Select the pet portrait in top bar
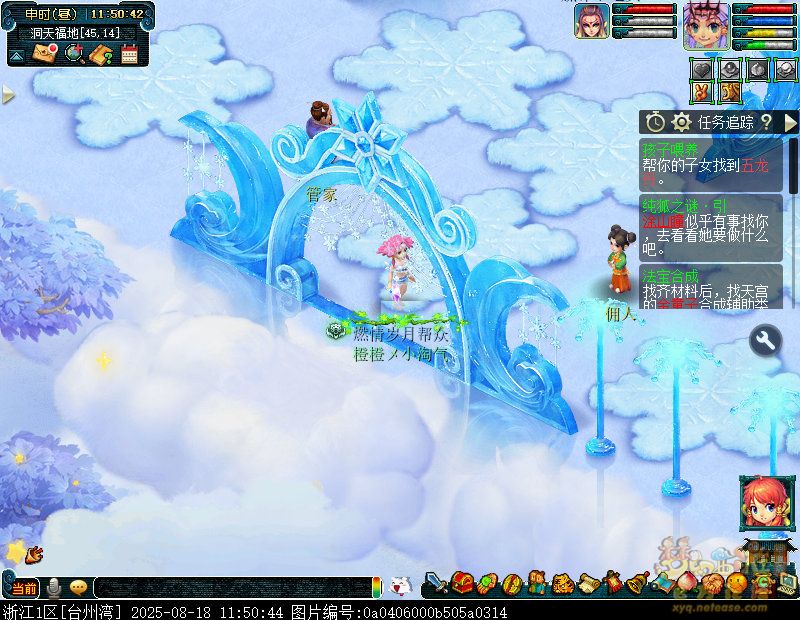 coord(591,21)
